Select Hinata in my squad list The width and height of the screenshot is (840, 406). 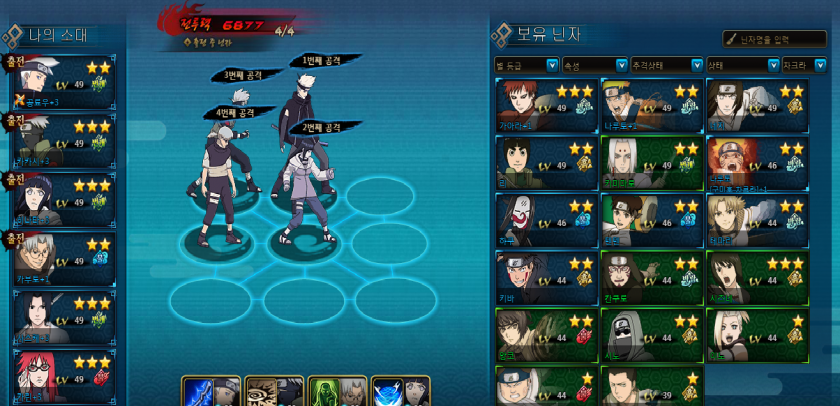[63, 200]
